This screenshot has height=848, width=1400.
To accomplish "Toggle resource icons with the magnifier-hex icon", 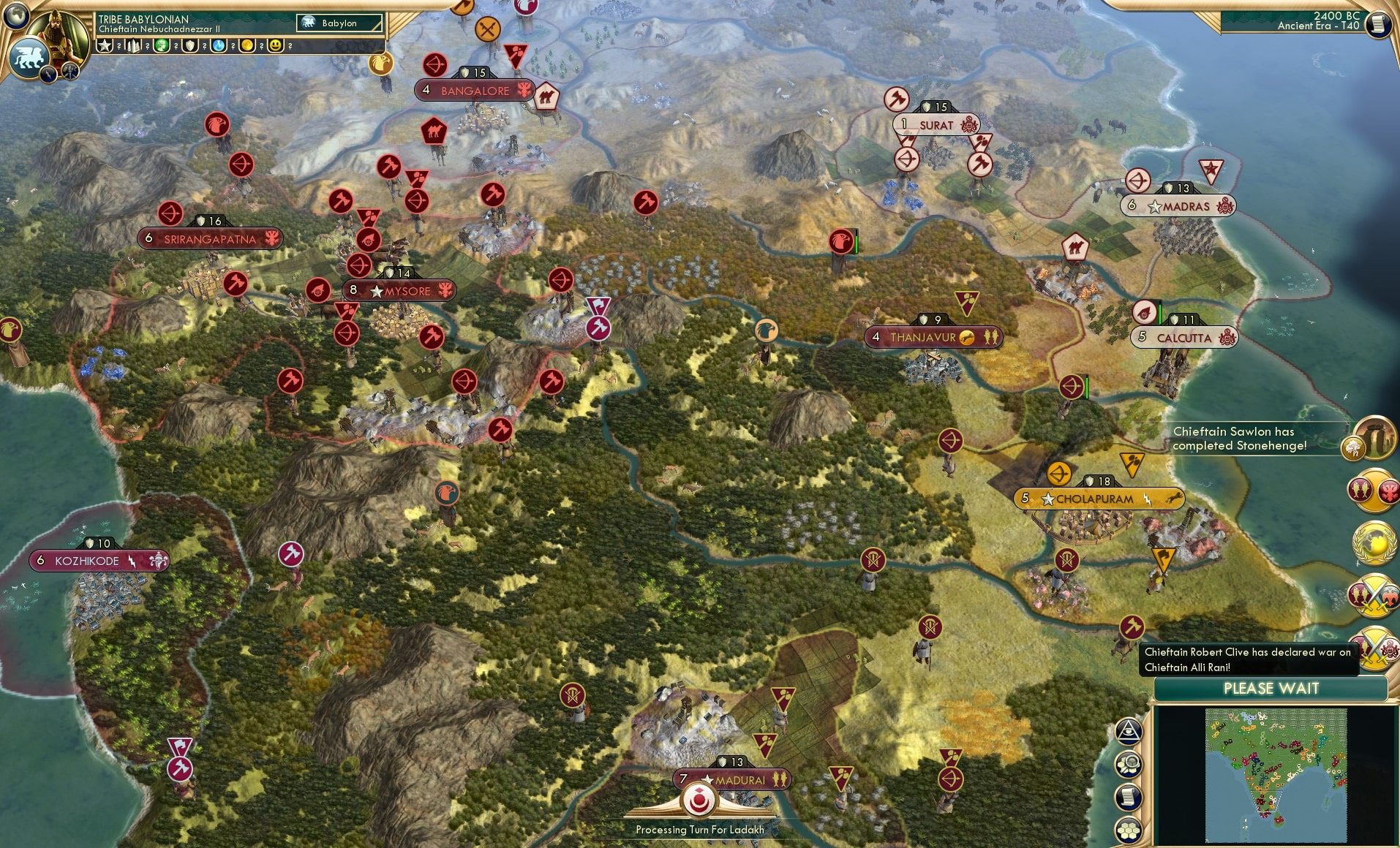I will coord(1130,764).
